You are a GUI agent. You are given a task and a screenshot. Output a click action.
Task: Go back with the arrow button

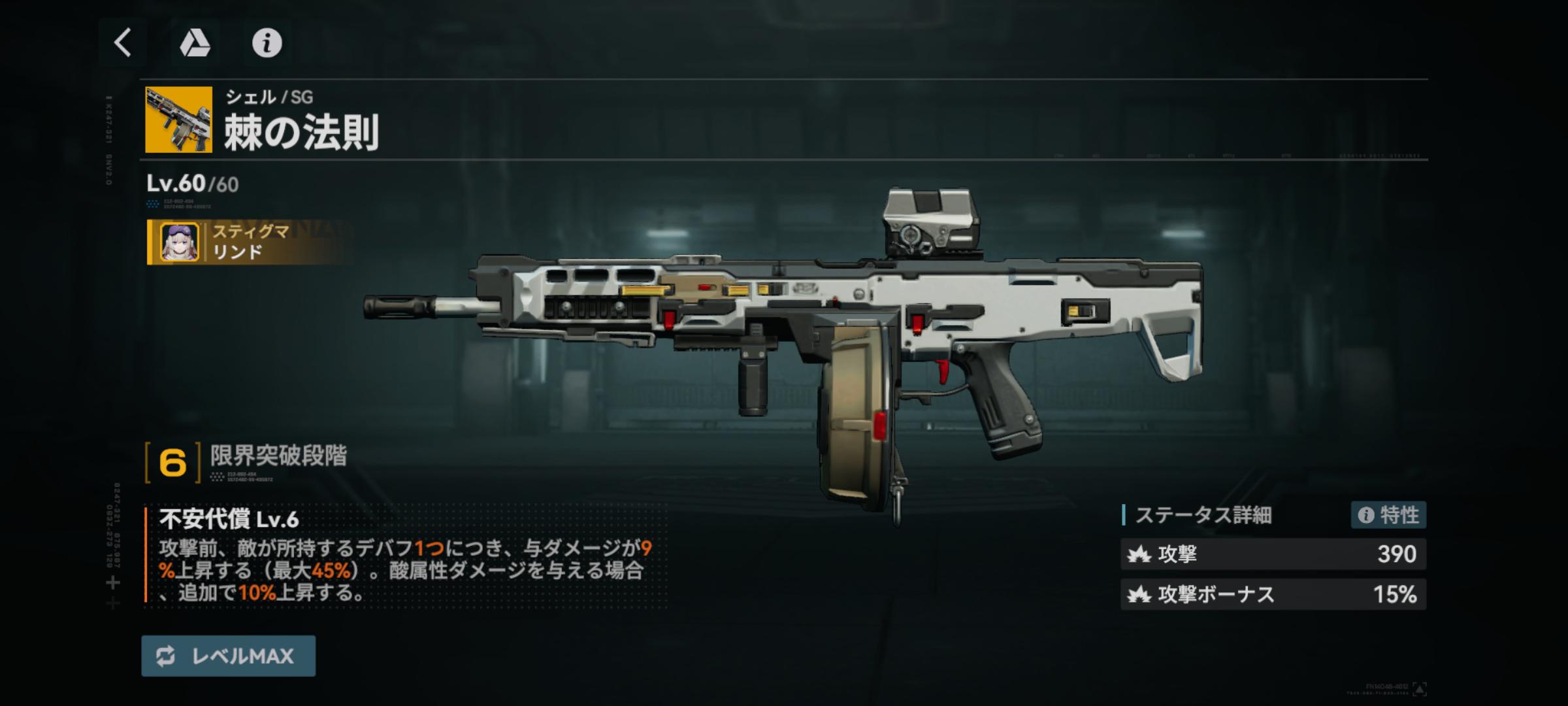pos(123,43)
